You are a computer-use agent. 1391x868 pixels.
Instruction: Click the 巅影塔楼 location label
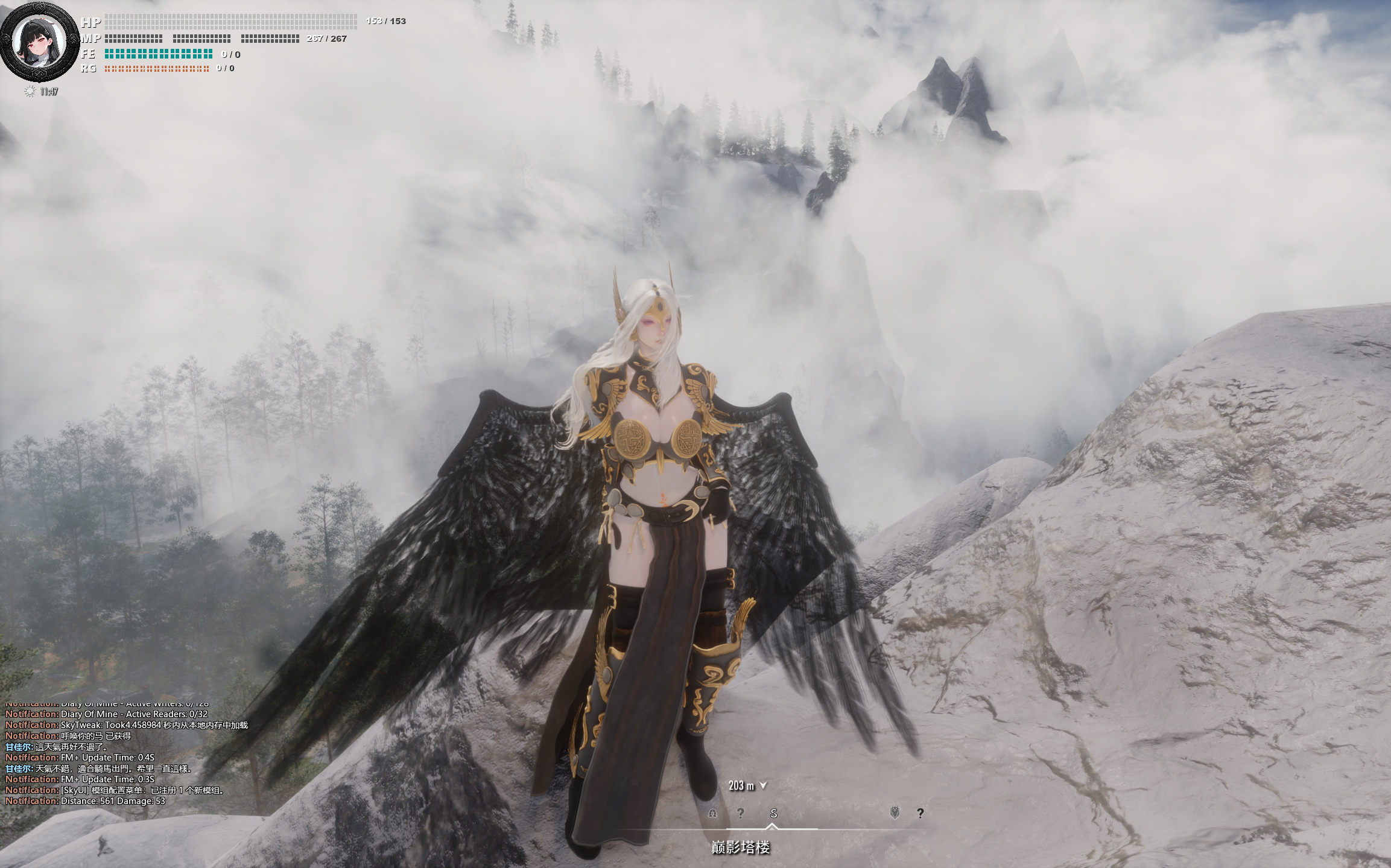[740, 847]
